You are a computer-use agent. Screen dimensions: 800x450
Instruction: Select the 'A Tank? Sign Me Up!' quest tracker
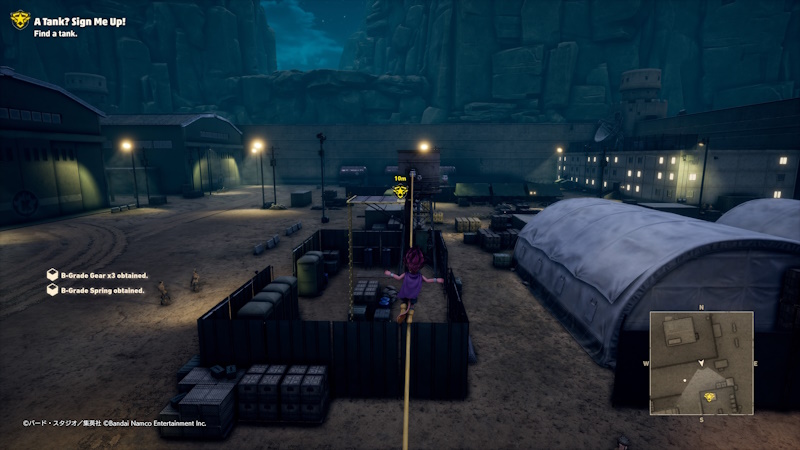80,20
